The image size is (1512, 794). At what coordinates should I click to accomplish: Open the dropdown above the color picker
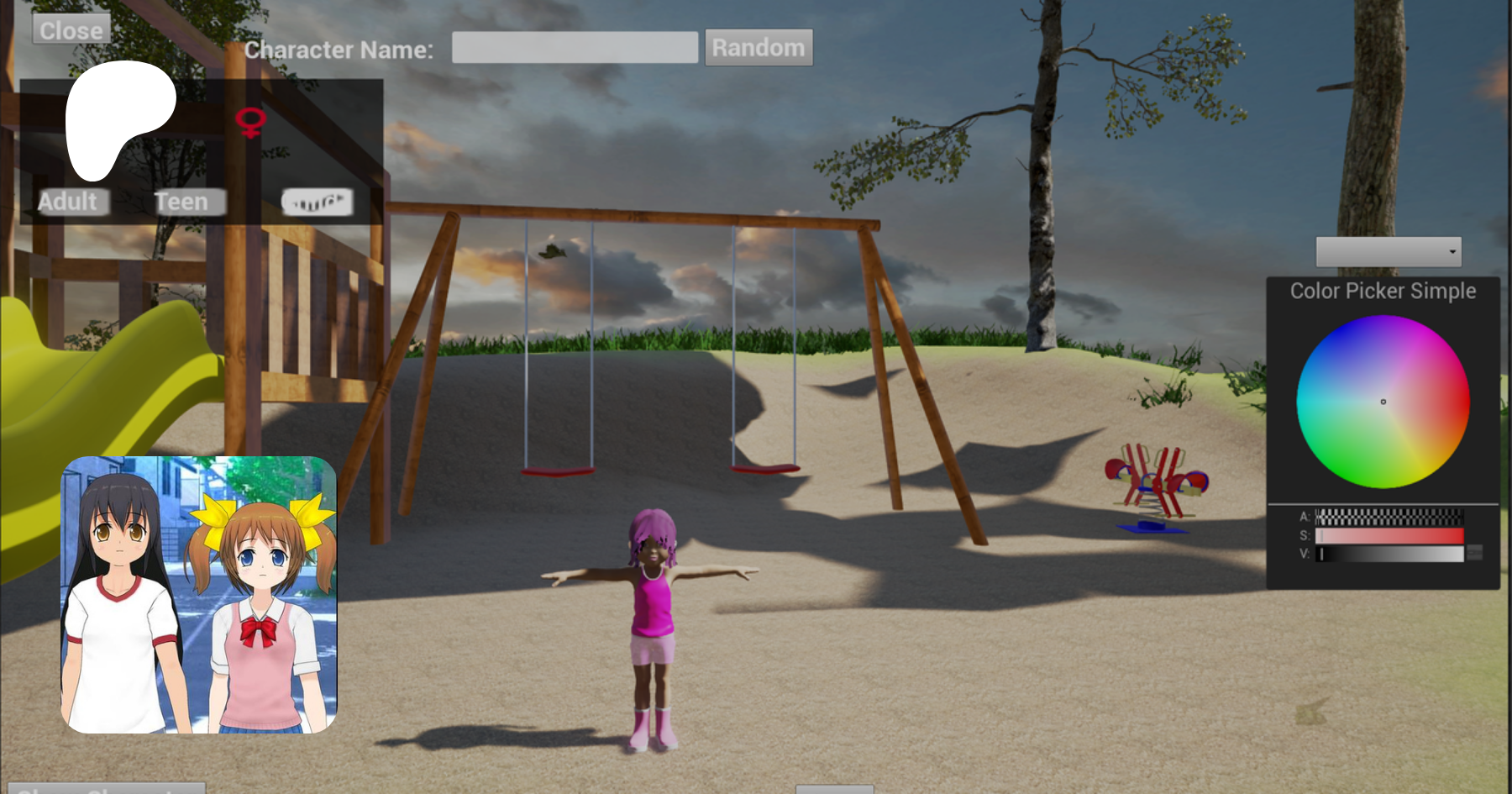point(1388,252)
